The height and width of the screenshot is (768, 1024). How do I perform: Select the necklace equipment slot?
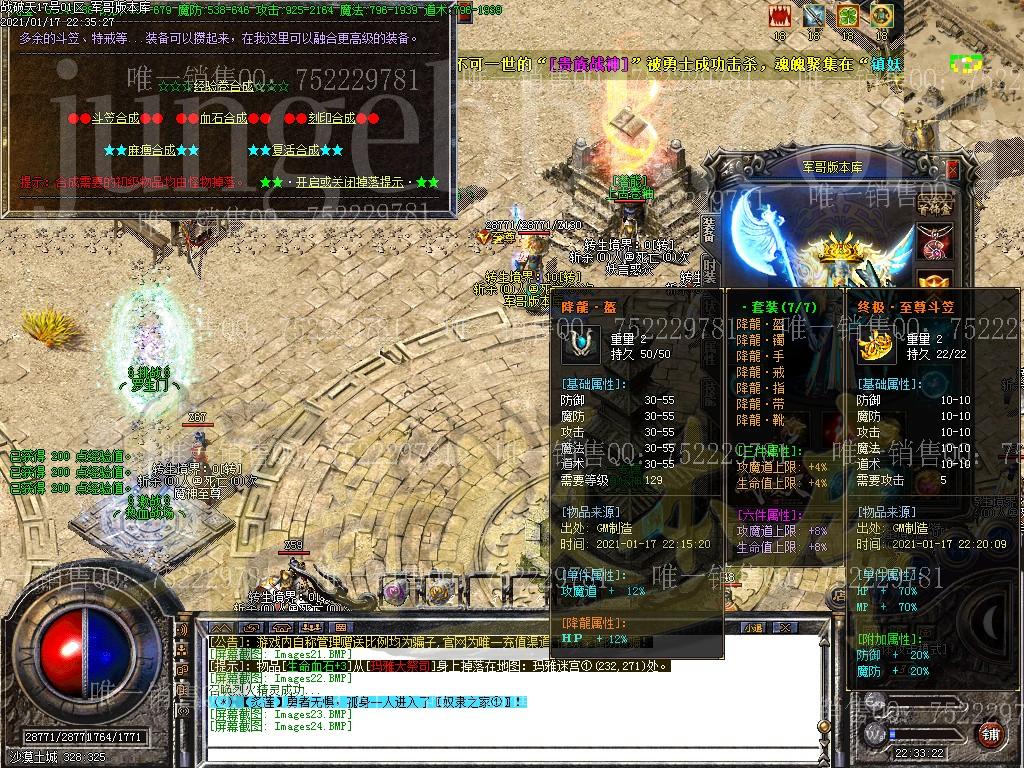pos(936,241)
